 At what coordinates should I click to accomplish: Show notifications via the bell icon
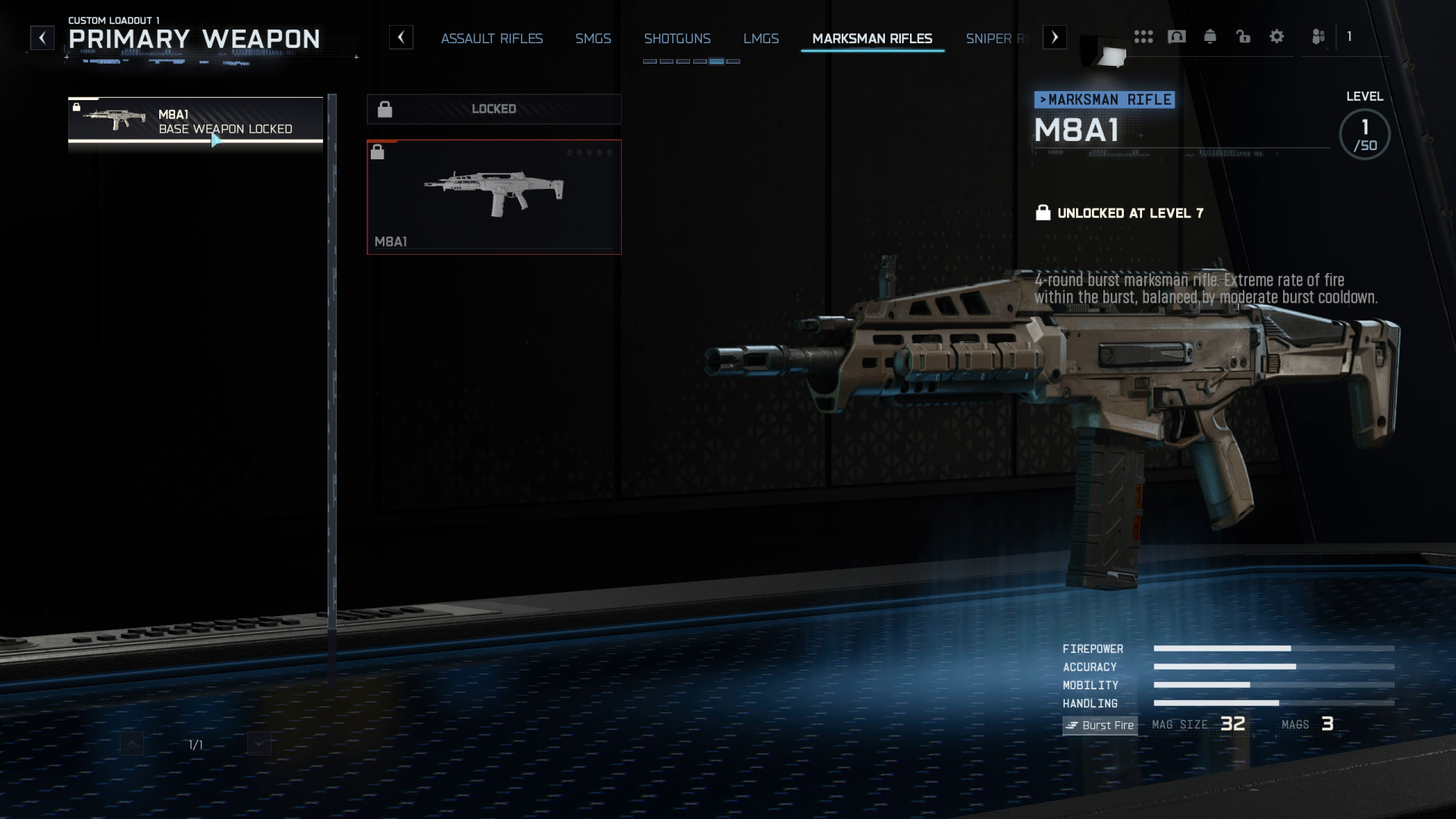point(1210,36)
